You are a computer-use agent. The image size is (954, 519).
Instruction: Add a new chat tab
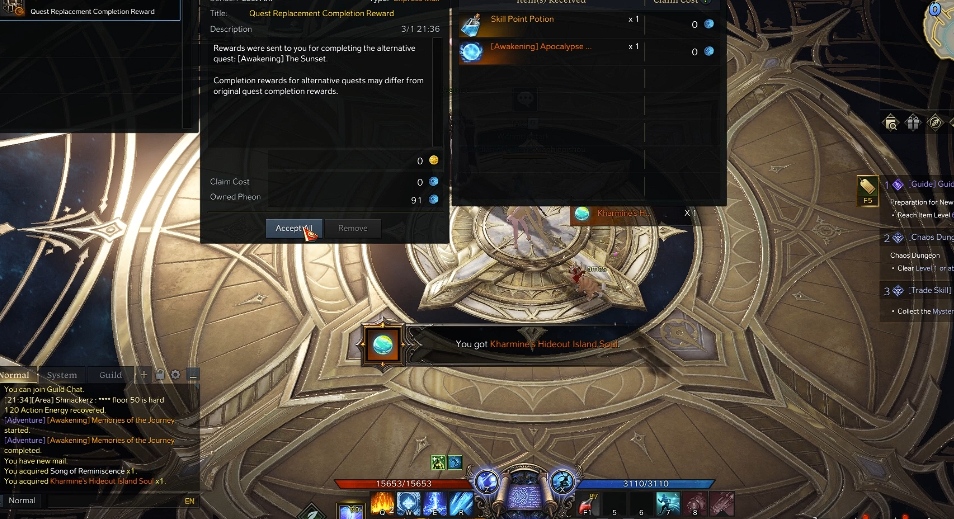coord(144,375)
